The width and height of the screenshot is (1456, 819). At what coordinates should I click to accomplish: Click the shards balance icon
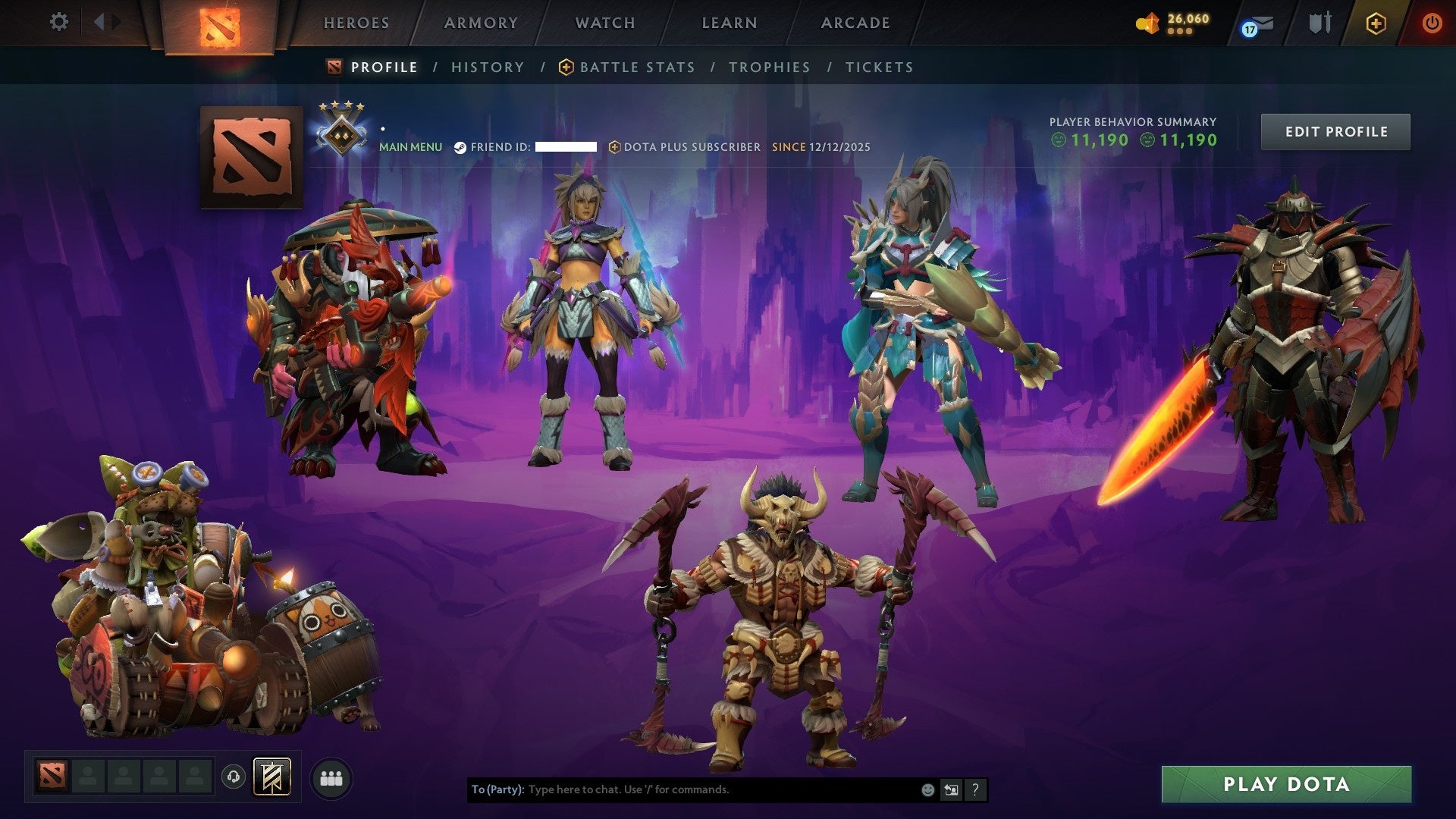click(1149, 23)
